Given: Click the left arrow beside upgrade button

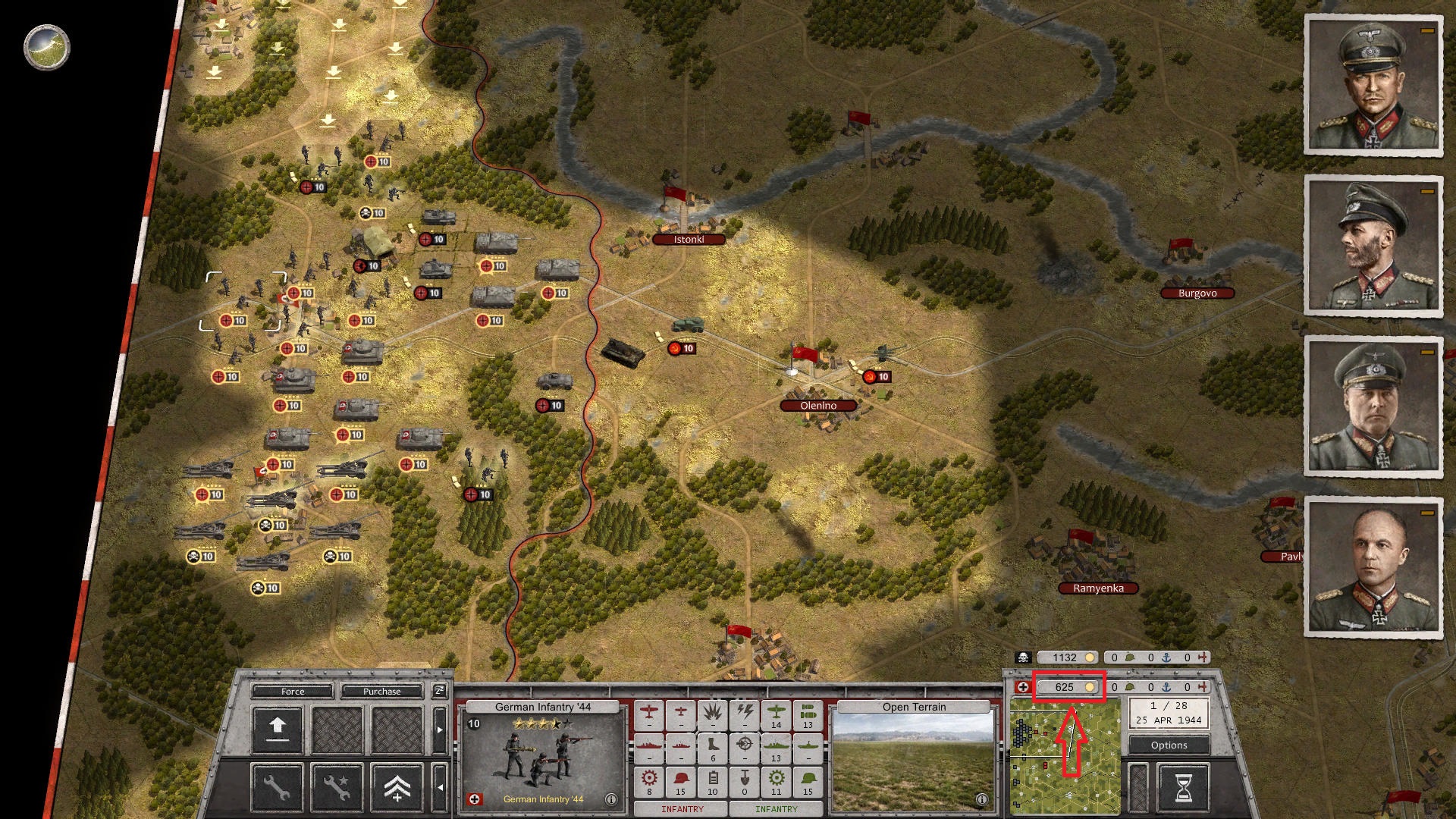Looking at the screenshot, I should pyautogui.click(x=439, y=788).
